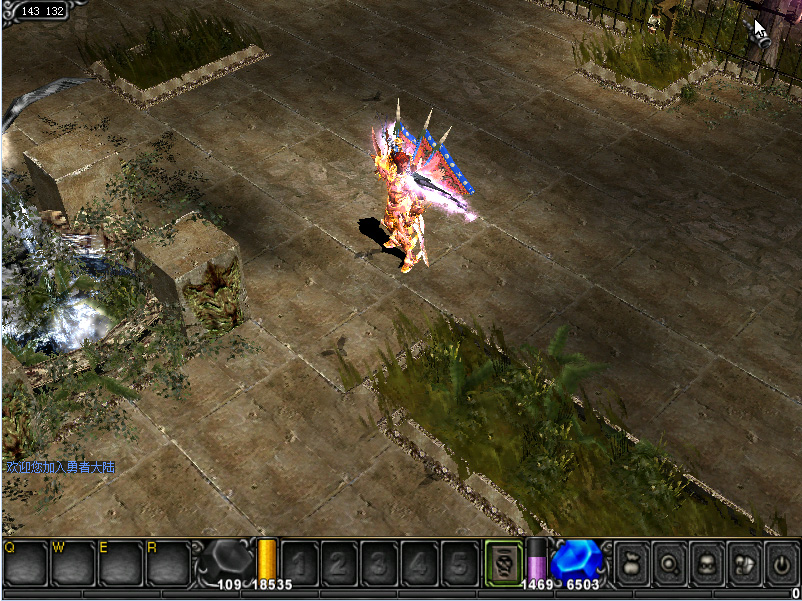This screenshot has width=802, height=601.
Task: Select the R skill slot
Action: (x=167, y=563)
